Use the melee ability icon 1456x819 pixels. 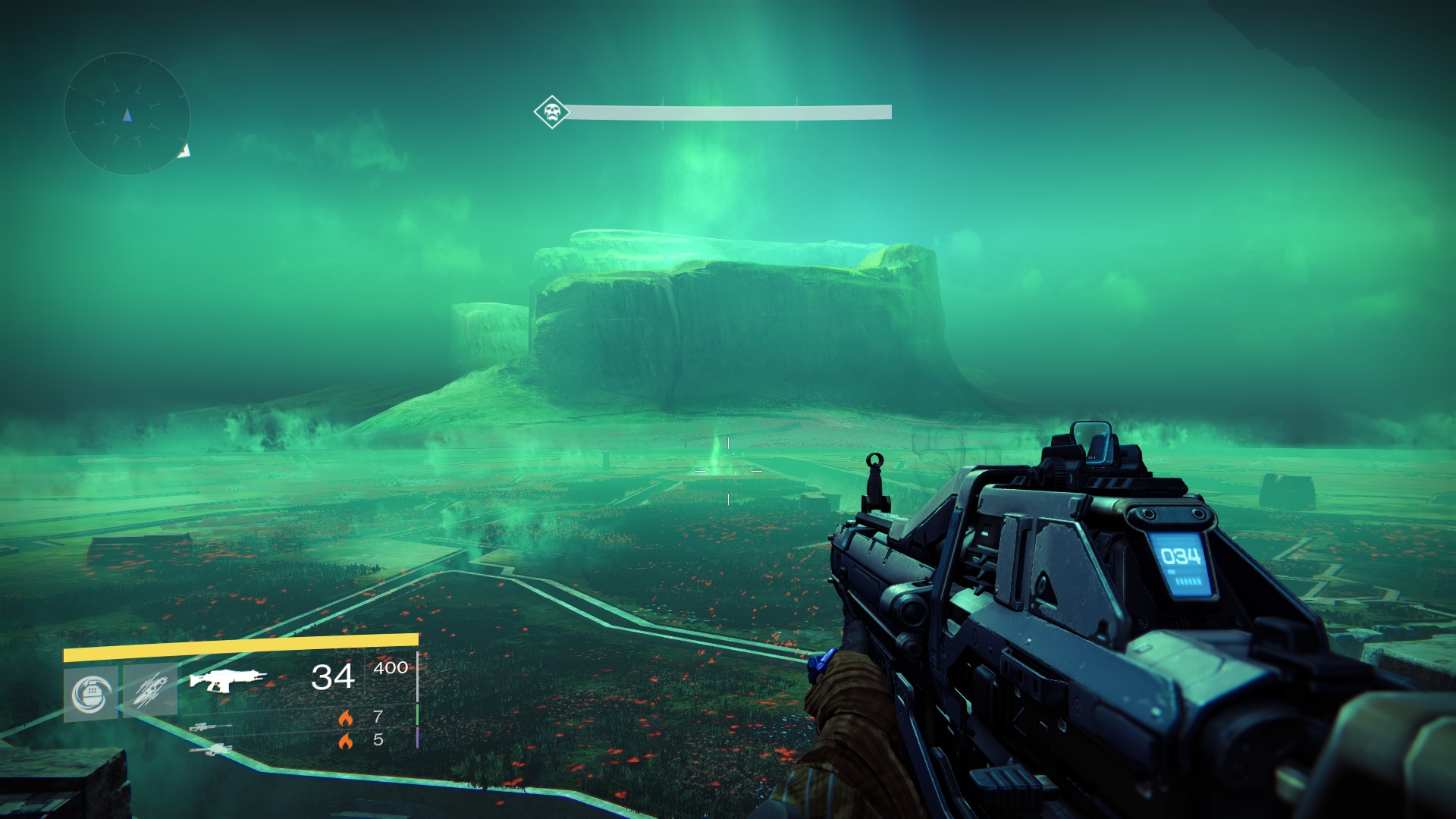pyautogui.click(x=150, y=690)
